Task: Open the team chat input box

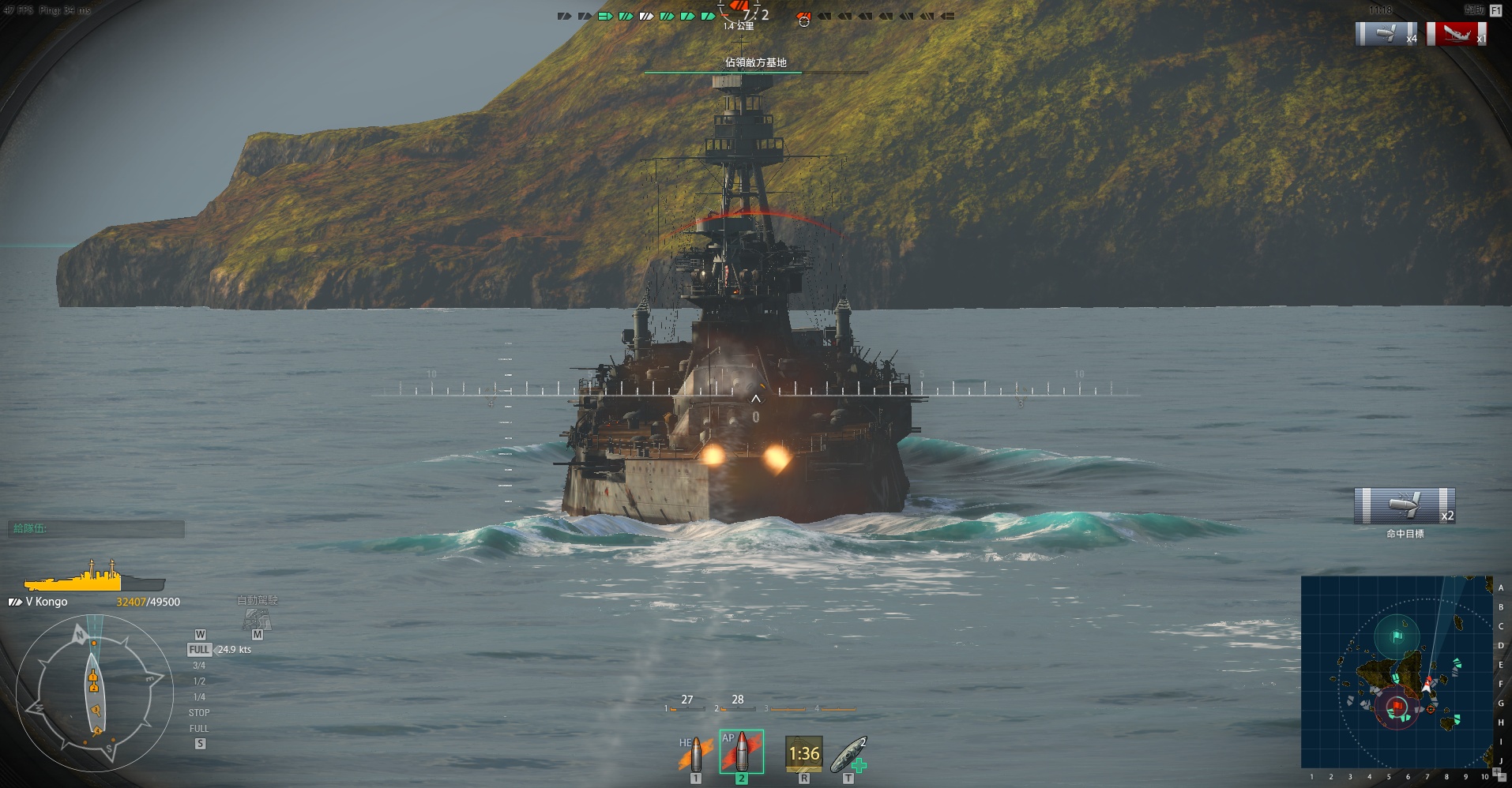Action: pos(96,529)
